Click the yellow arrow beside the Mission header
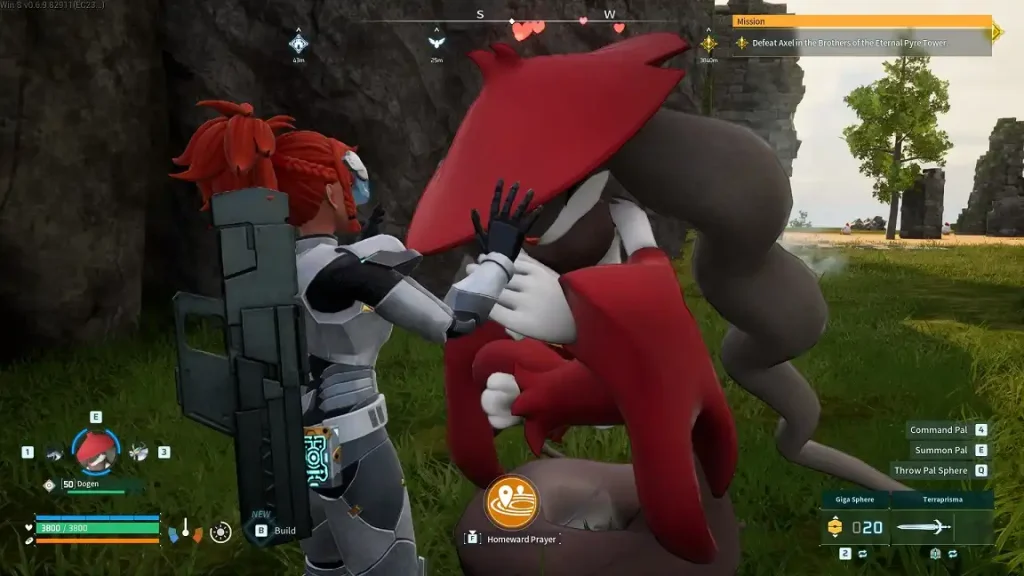The width and height of the screenshot is (1024, 576). tap(997, 32)
